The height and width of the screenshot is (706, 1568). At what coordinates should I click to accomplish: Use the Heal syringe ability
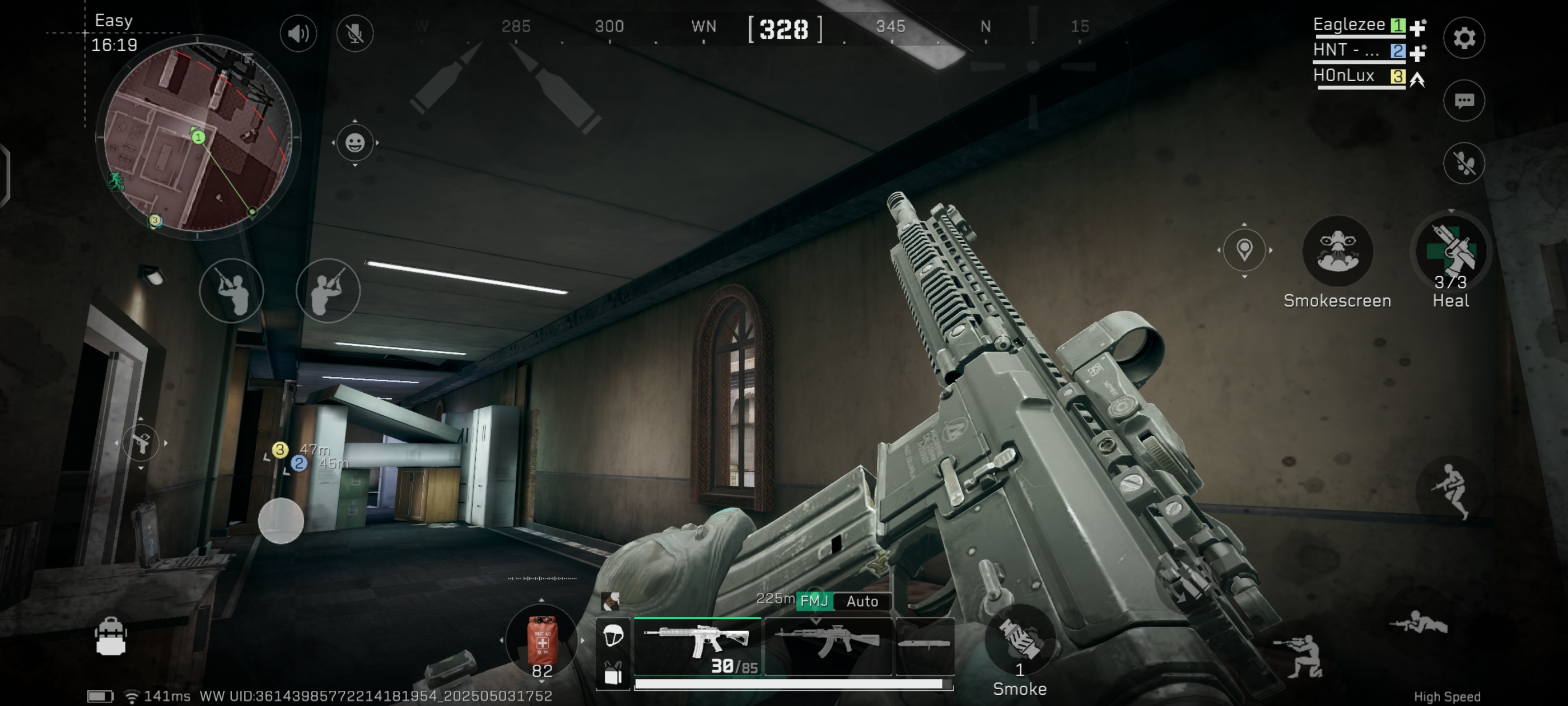(x=1451, y=251)
